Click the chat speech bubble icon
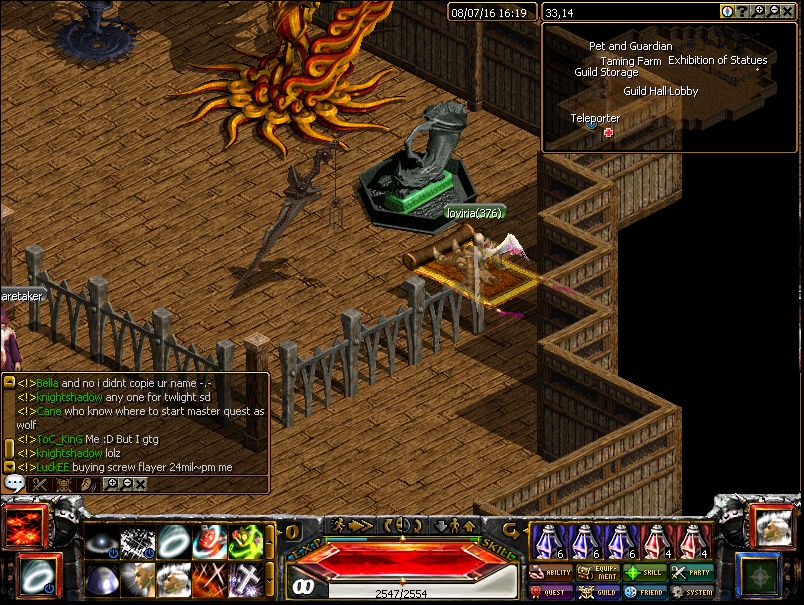 pyautogui.click(x=14, y=483)
